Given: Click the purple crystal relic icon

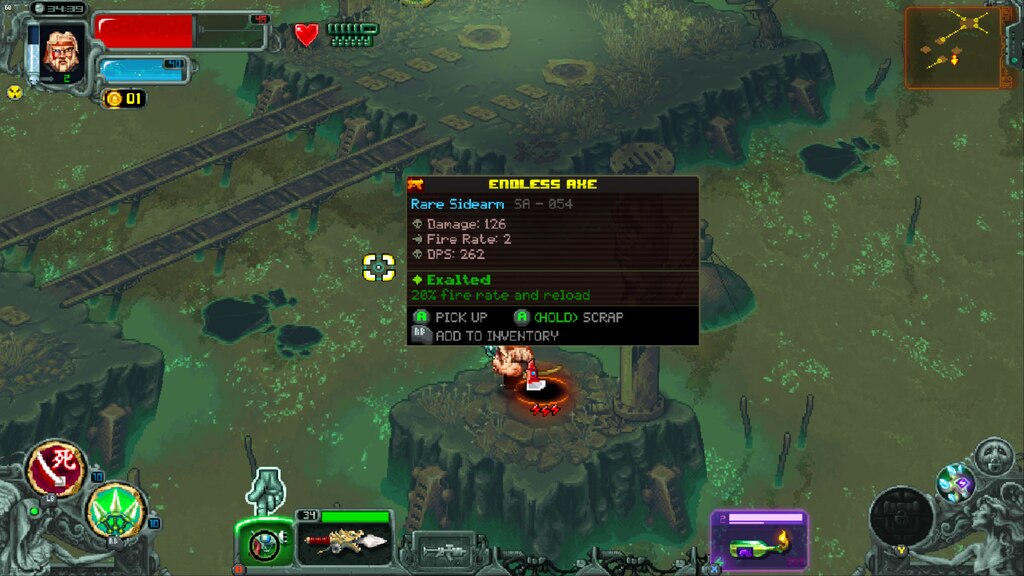Looking at the screenshot, I should 956,483.
